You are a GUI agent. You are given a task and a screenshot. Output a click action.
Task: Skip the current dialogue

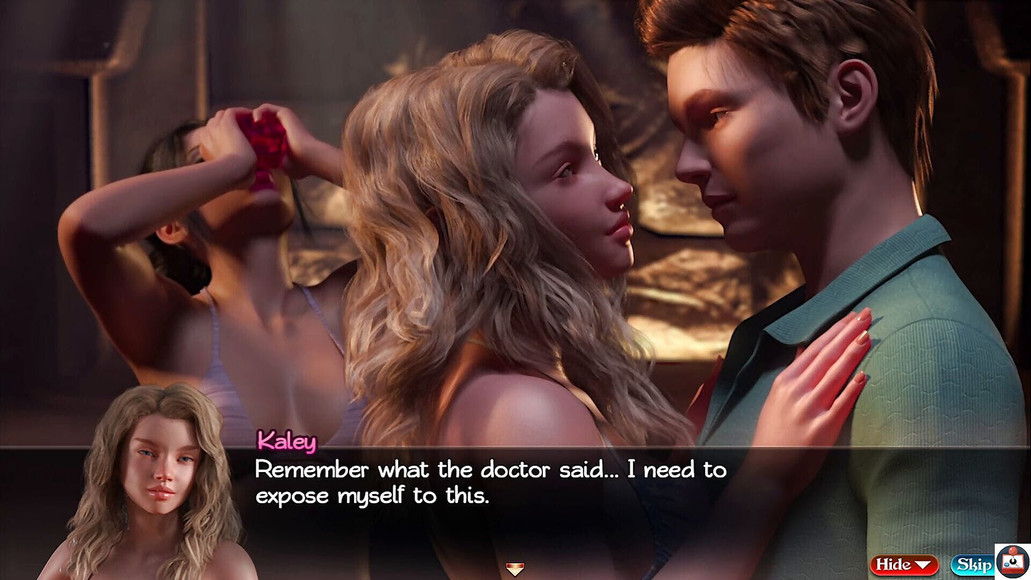pos(970,565)
